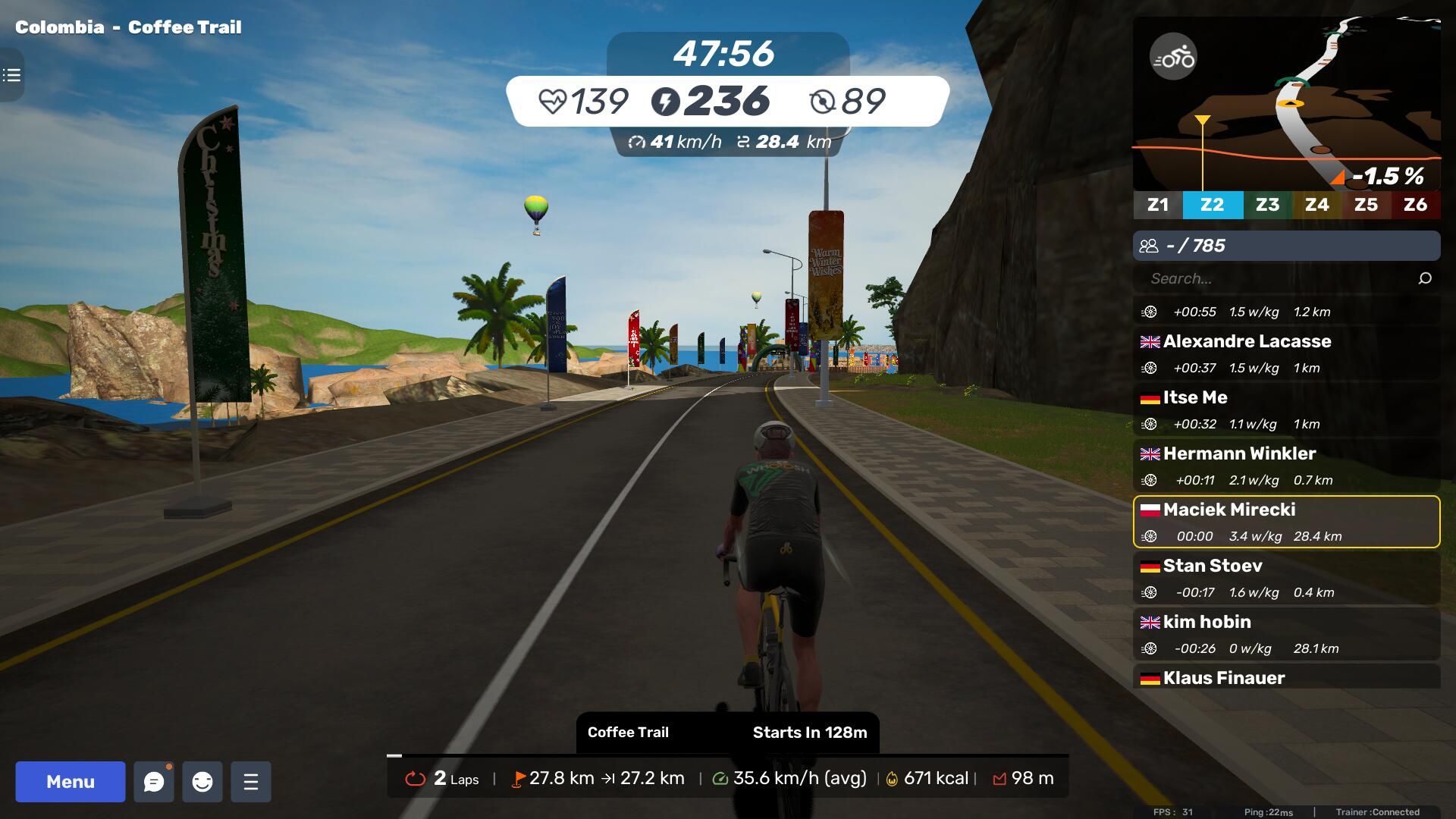Select the Z5 power zone
The height and width of the screenshot is (819, 1456).
(x=1366, y=205)
